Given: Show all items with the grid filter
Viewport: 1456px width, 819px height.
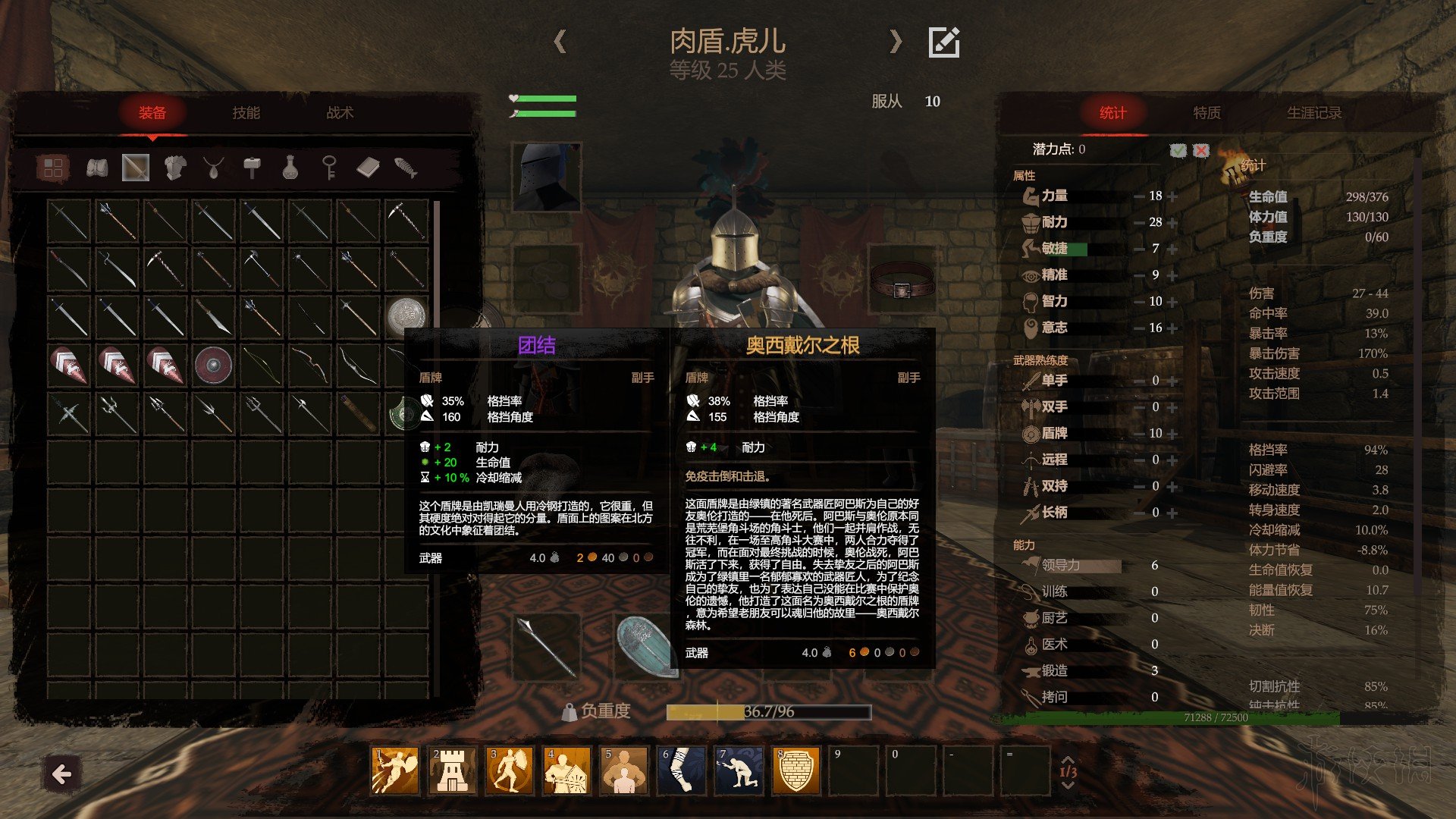Looking at the screenshot, I should [x=53, y=168].
